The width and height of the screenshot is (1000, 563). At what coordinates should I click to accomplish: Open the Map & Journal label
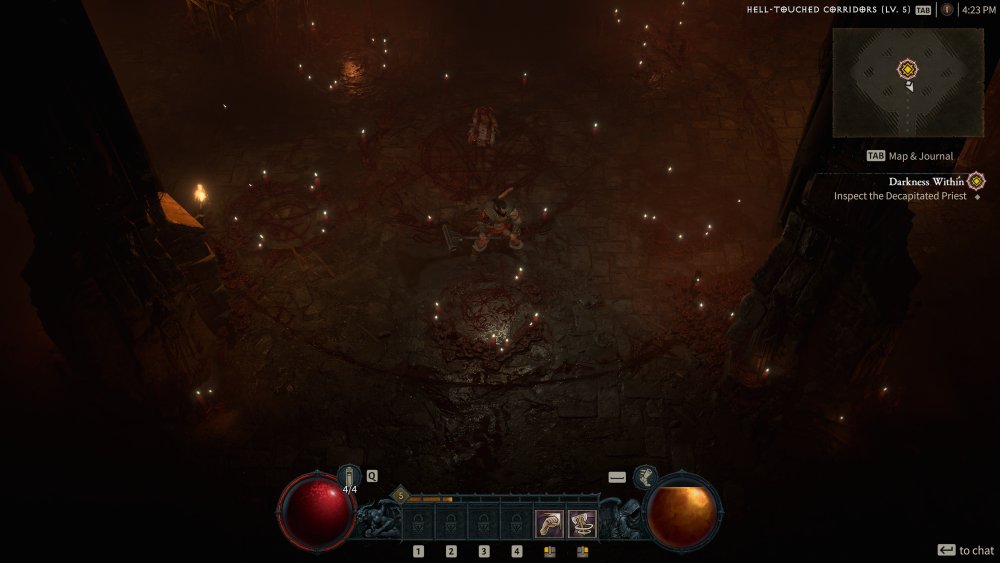coord(910,156)
